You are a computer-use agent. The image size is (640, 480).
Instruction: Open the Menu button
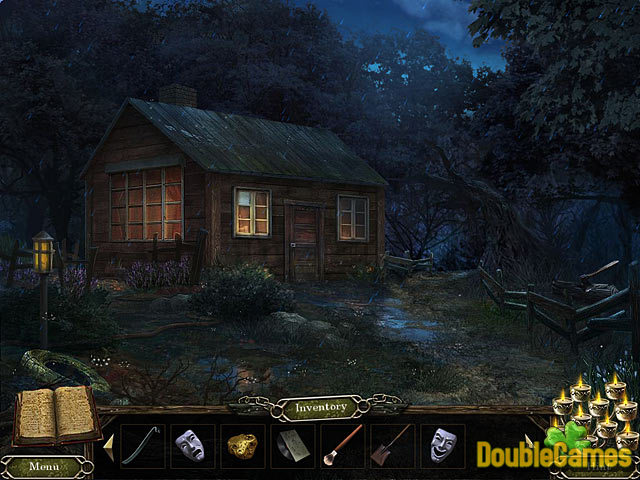click(x=43, y=466)
